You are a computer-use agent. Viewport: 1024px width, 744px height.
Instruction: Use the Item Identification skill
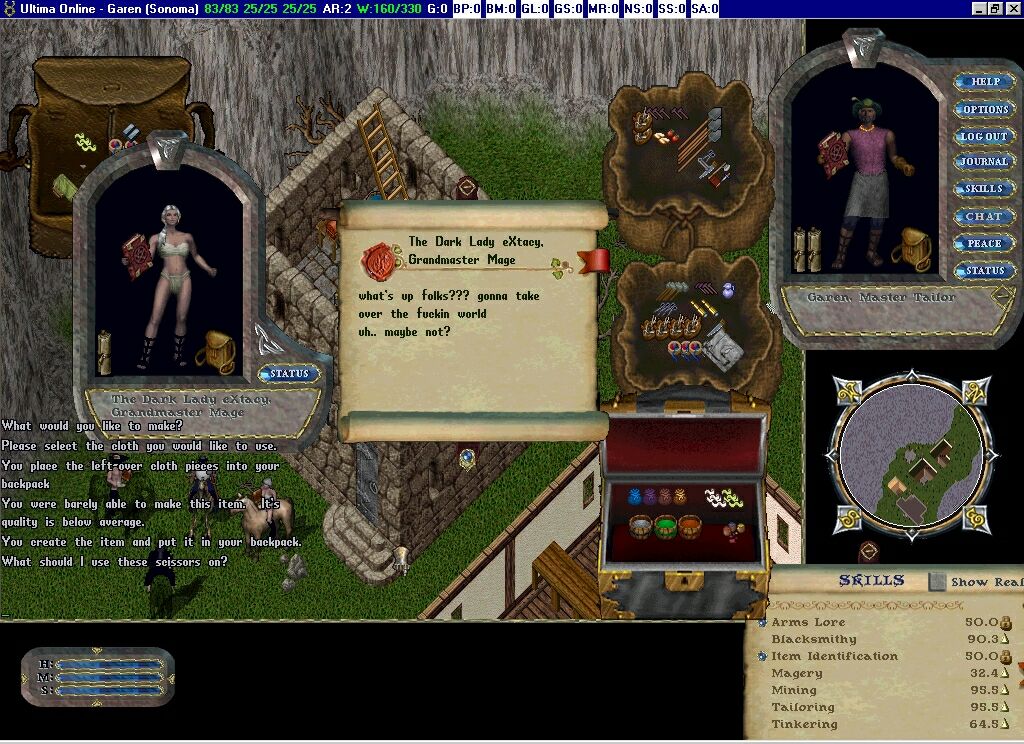point(763,657)
